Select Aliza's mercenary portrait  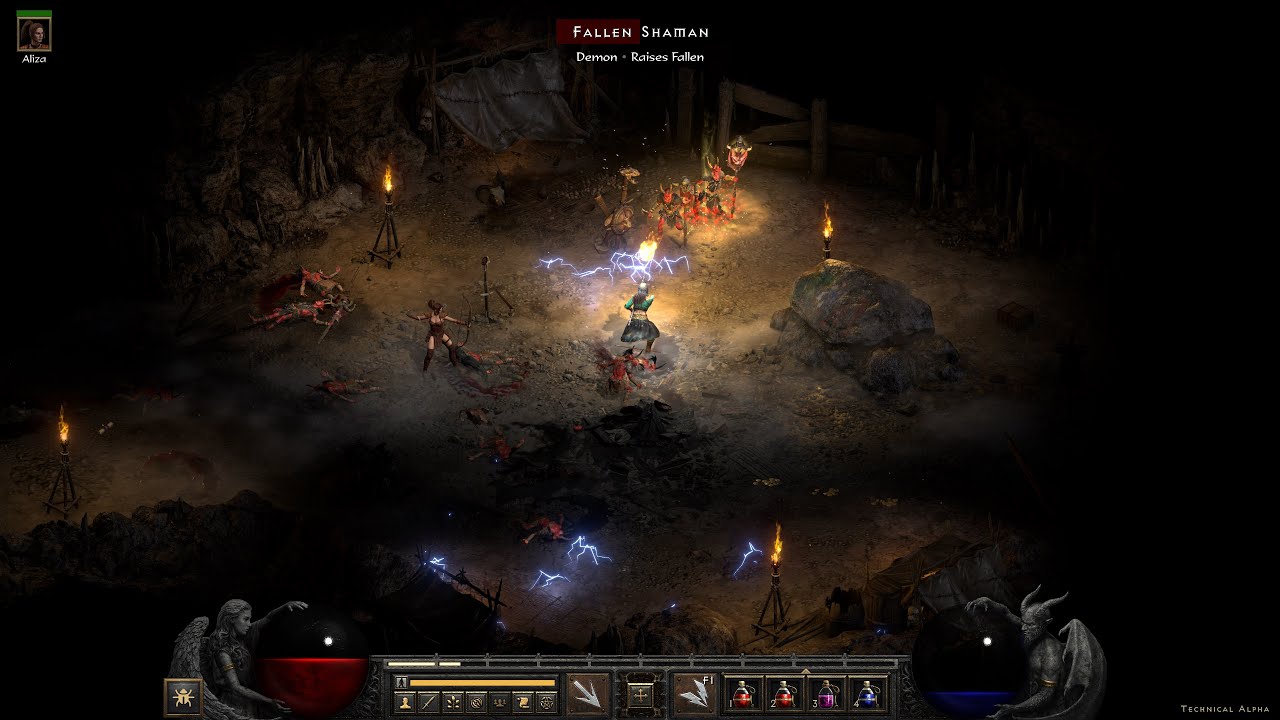pos(34,35)
